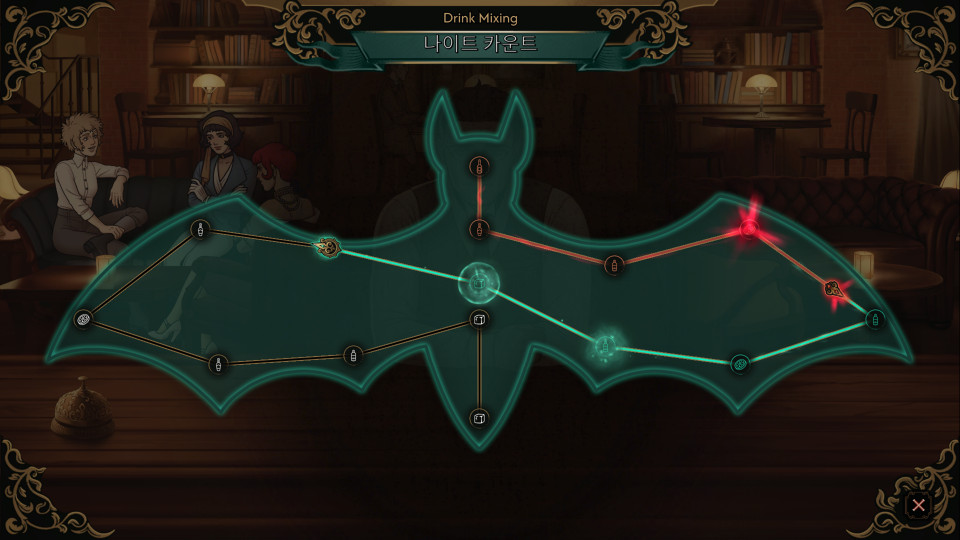Select the green swirl node on the green path
The image size is (960, 540).
pyautogui.click(x=740, y=363)
